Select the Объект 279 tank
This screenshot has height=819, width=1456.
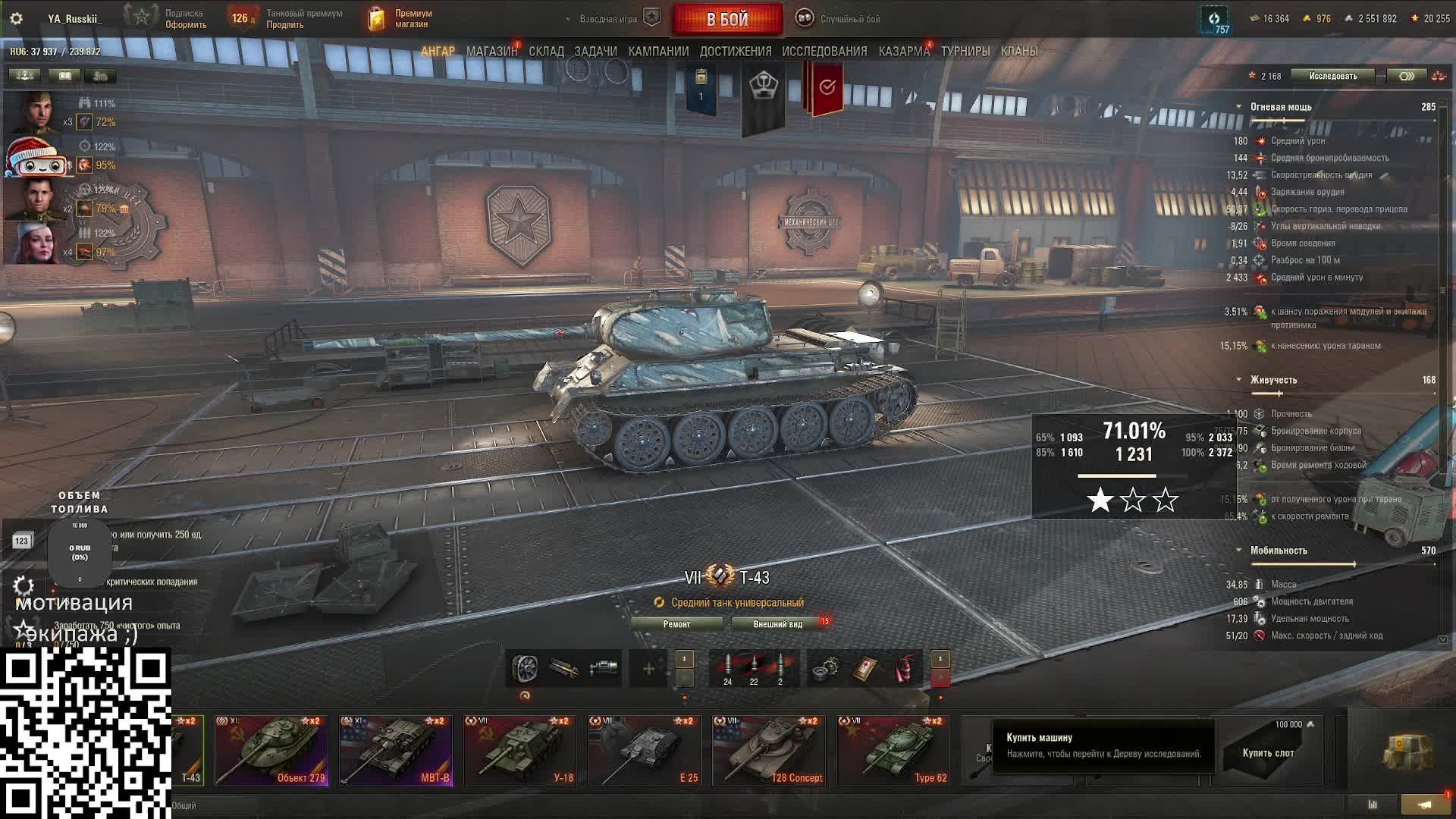[x=271, y=750]
